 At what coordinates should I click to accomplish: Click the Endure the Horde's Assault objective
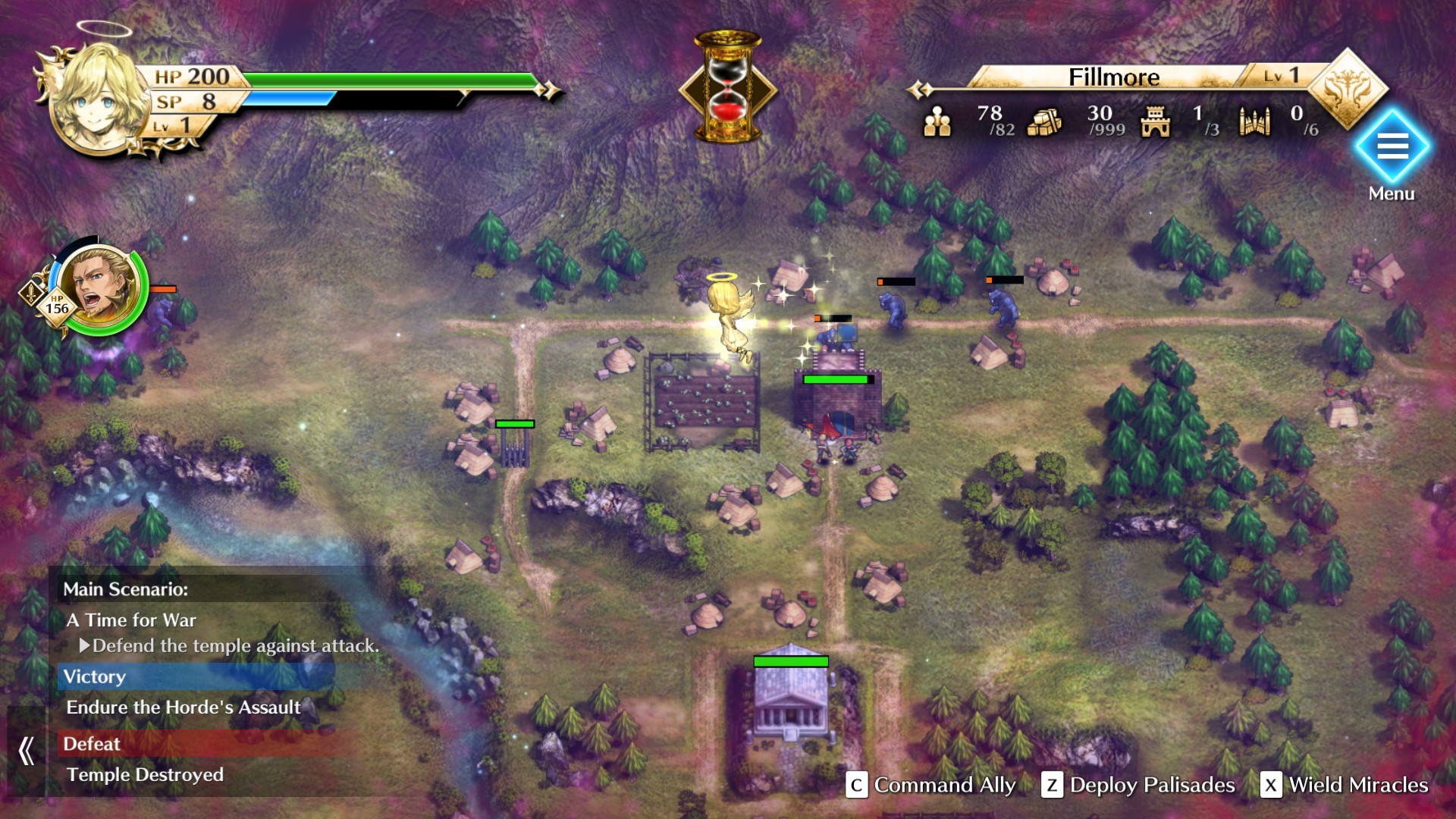point(184,708)
